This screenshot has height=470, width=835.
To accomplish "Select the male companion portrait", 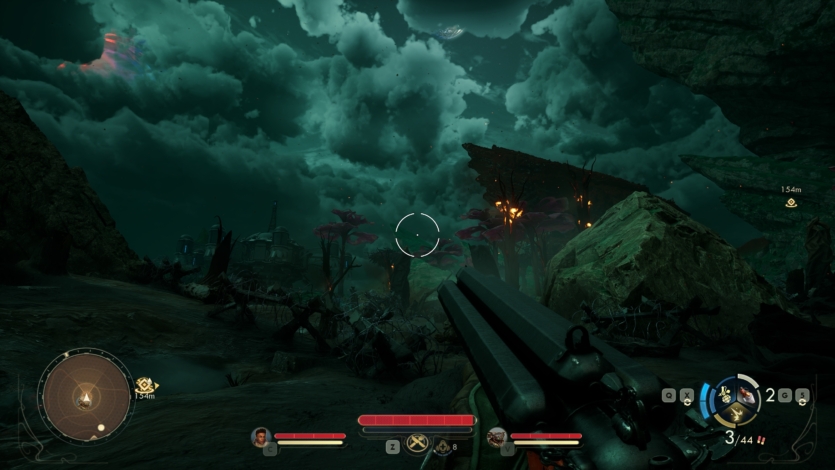I will click(261, 436).
